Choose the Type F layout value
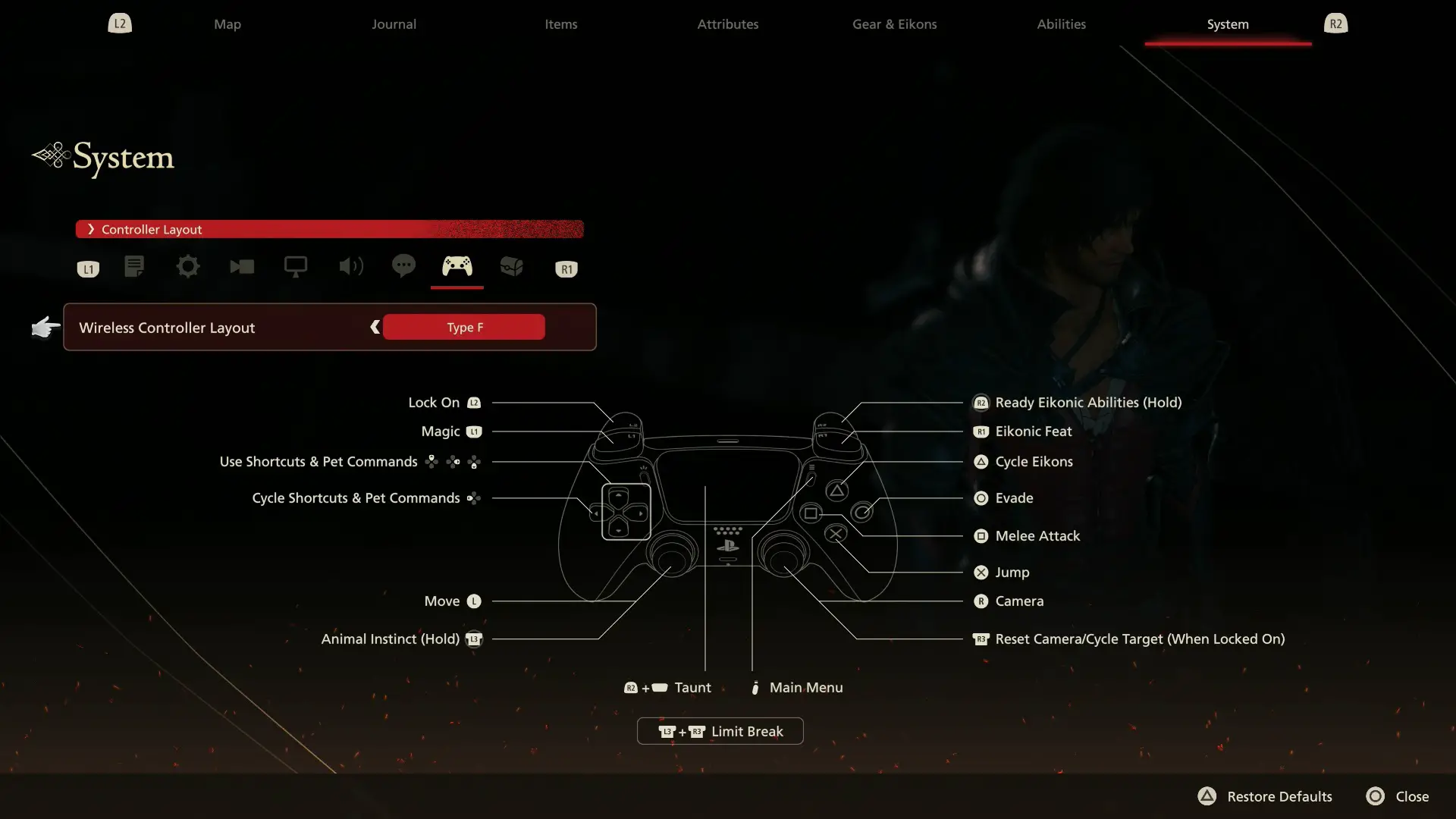The image size is (1456, 819). click(464, 327)
